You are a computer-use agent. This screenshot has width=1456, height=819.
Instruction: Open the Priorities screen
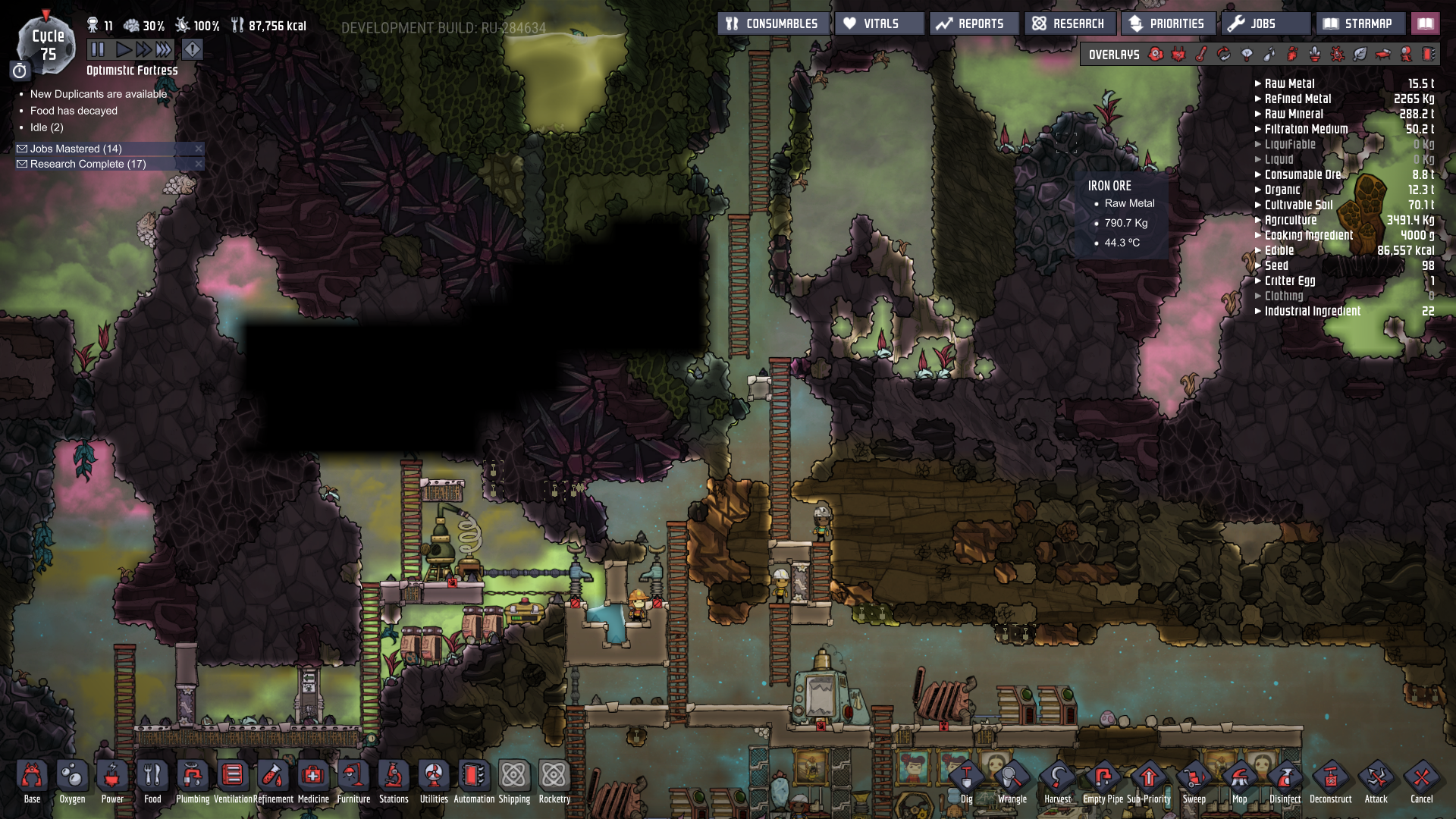click(1168, 24)
